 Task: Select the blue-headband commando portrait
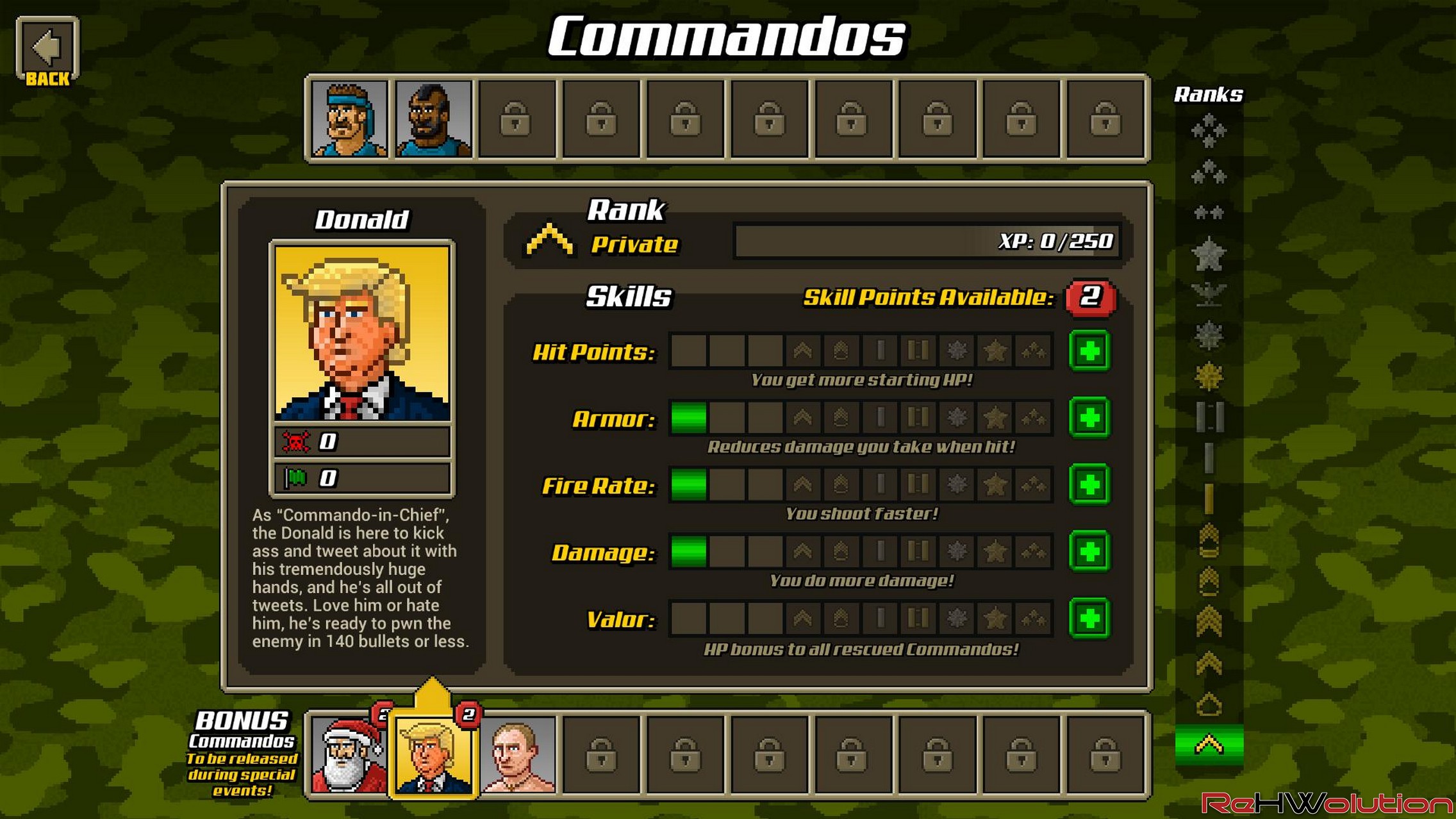349,119
